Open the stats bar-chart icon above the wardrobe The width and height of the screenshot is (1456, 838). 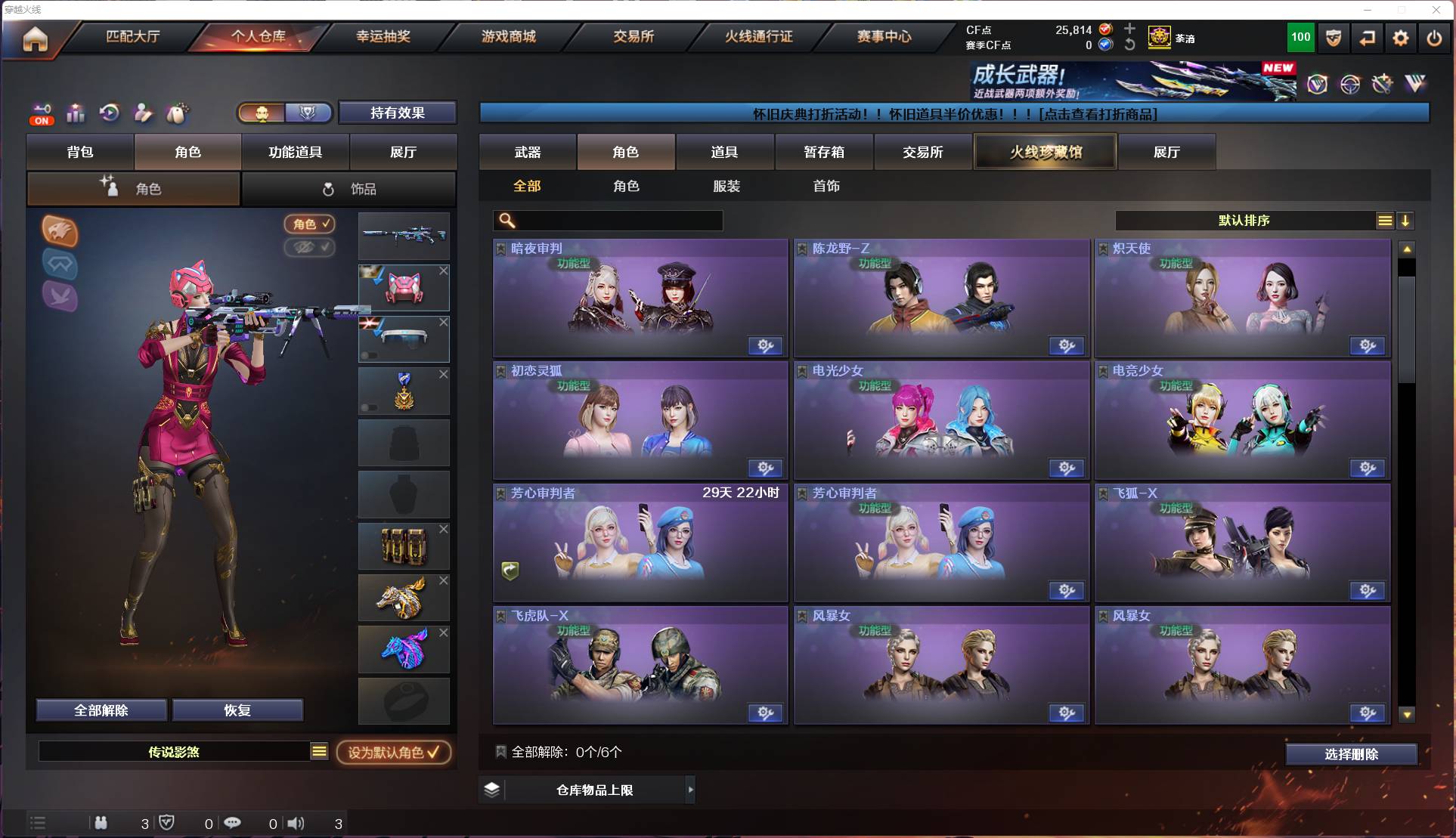(76, 113)
